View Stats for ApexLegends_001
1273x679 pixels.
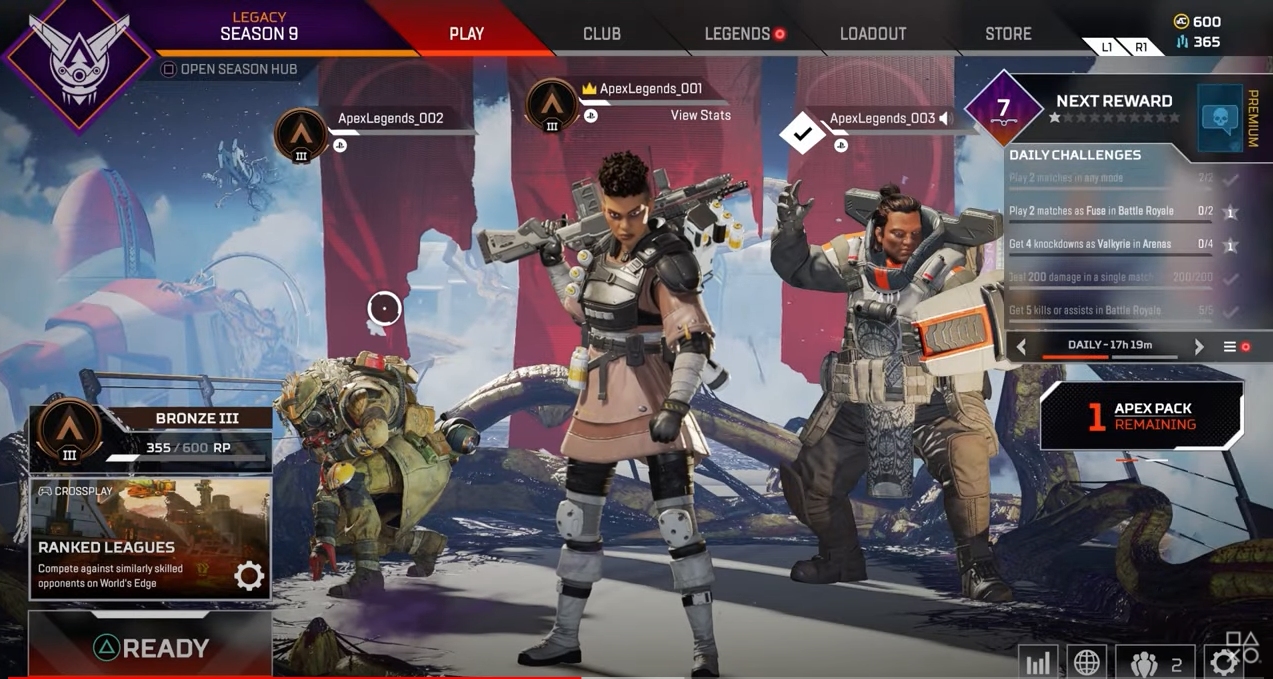700,115
